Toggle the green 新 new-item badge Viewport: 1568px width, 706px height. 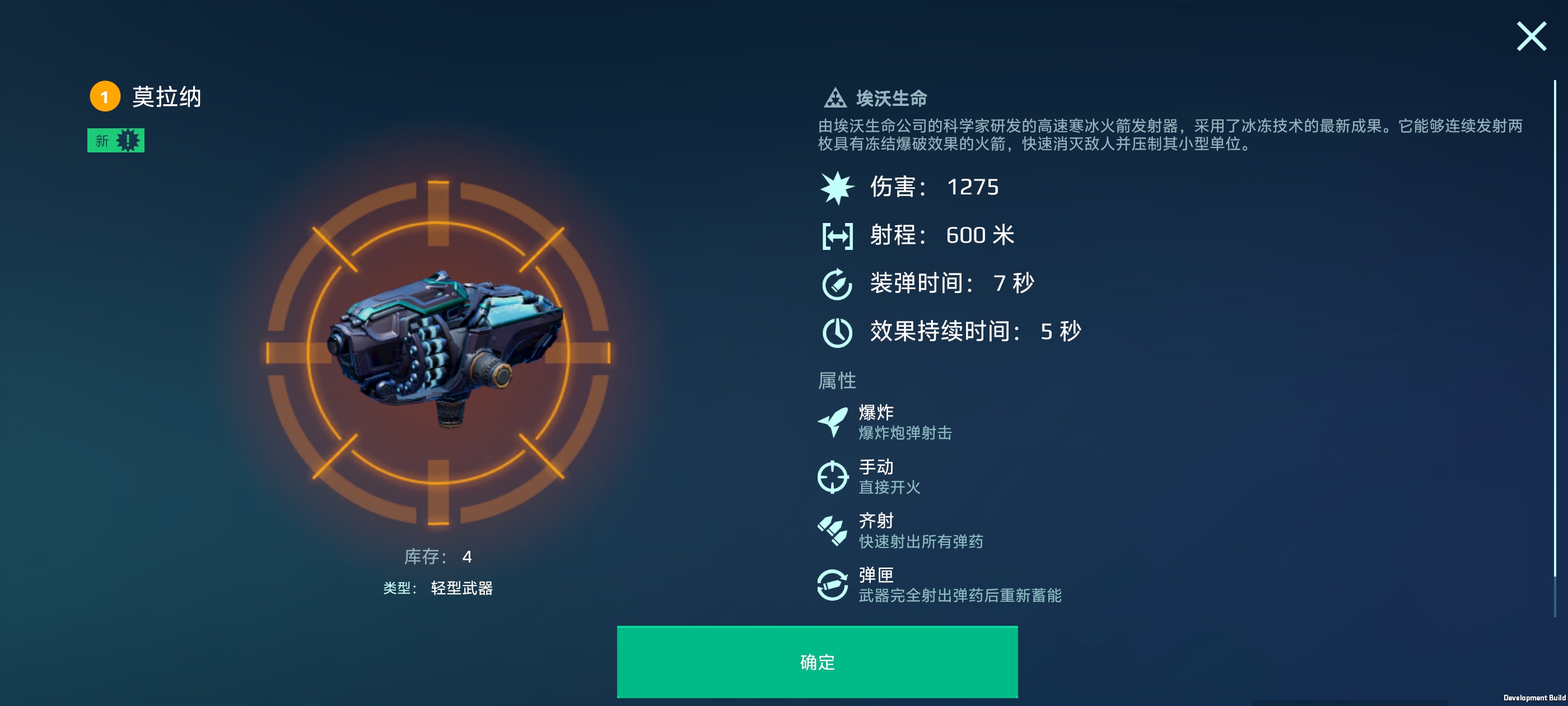pos(117,140)
